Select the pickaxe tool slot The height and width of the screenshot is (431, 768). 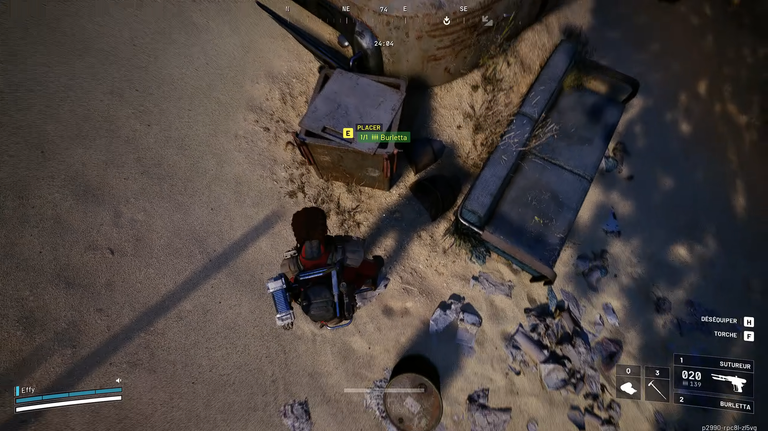click(x=656, y=389)
